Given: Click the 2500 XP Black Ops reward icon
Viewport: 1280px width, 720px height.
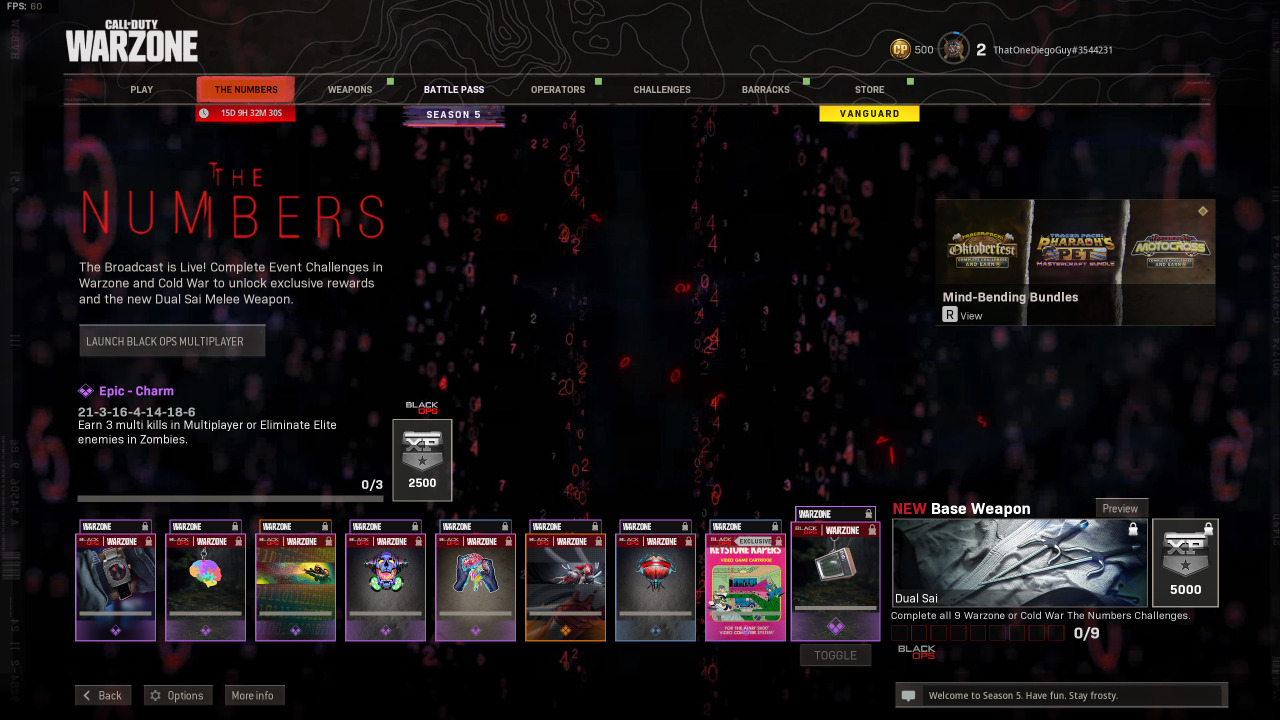Looking at the screenshot, I should [421, 459].
